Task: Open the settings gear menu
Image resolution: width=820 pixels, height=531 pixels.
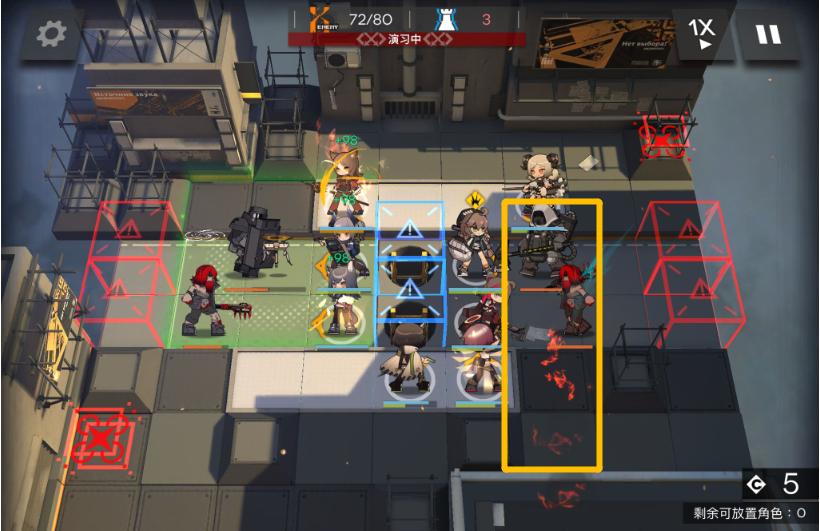Action: pos(51,34)
